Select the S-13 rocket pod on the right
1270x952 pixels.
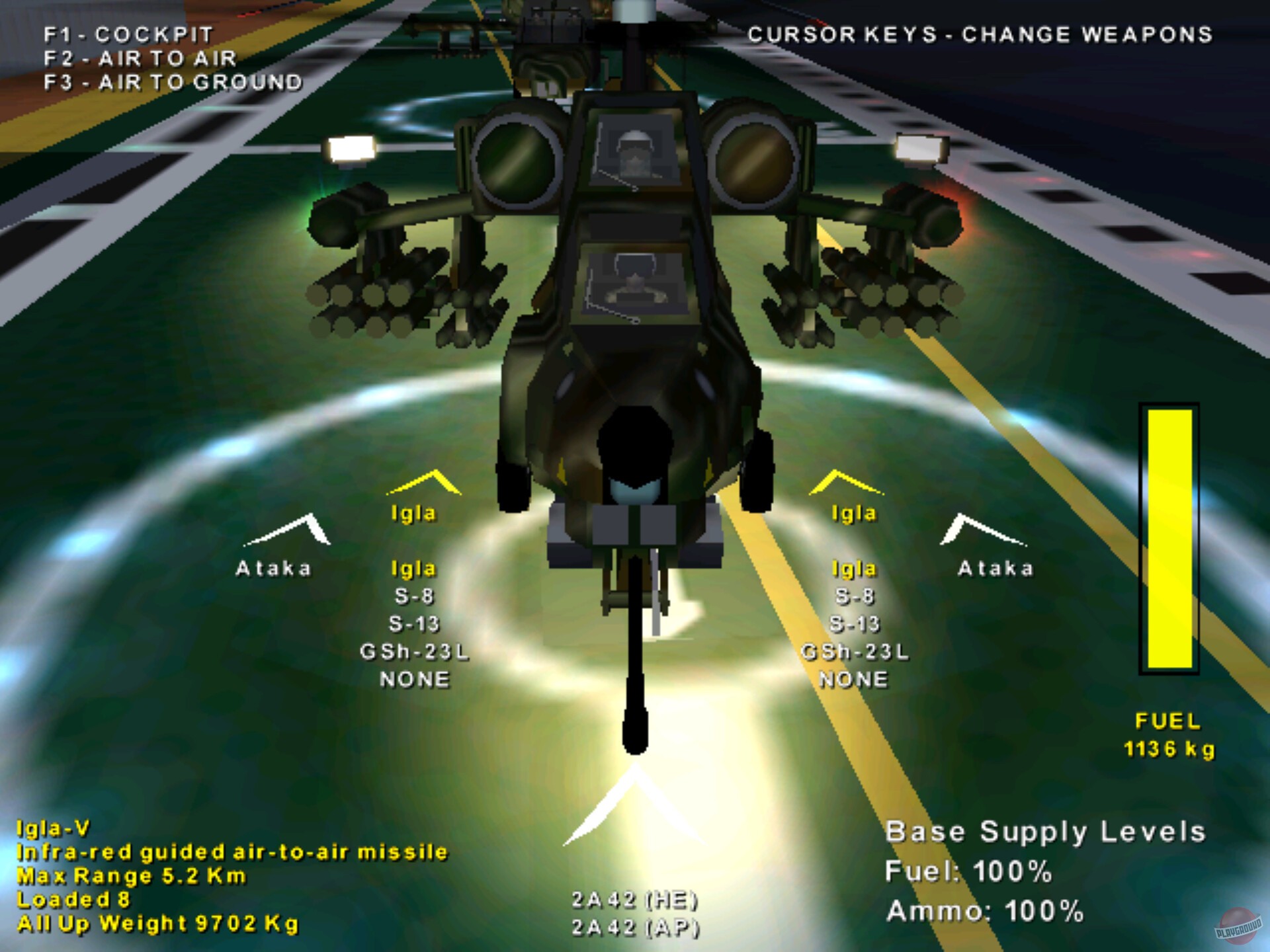pyautogui.click(x=854, y=623)
